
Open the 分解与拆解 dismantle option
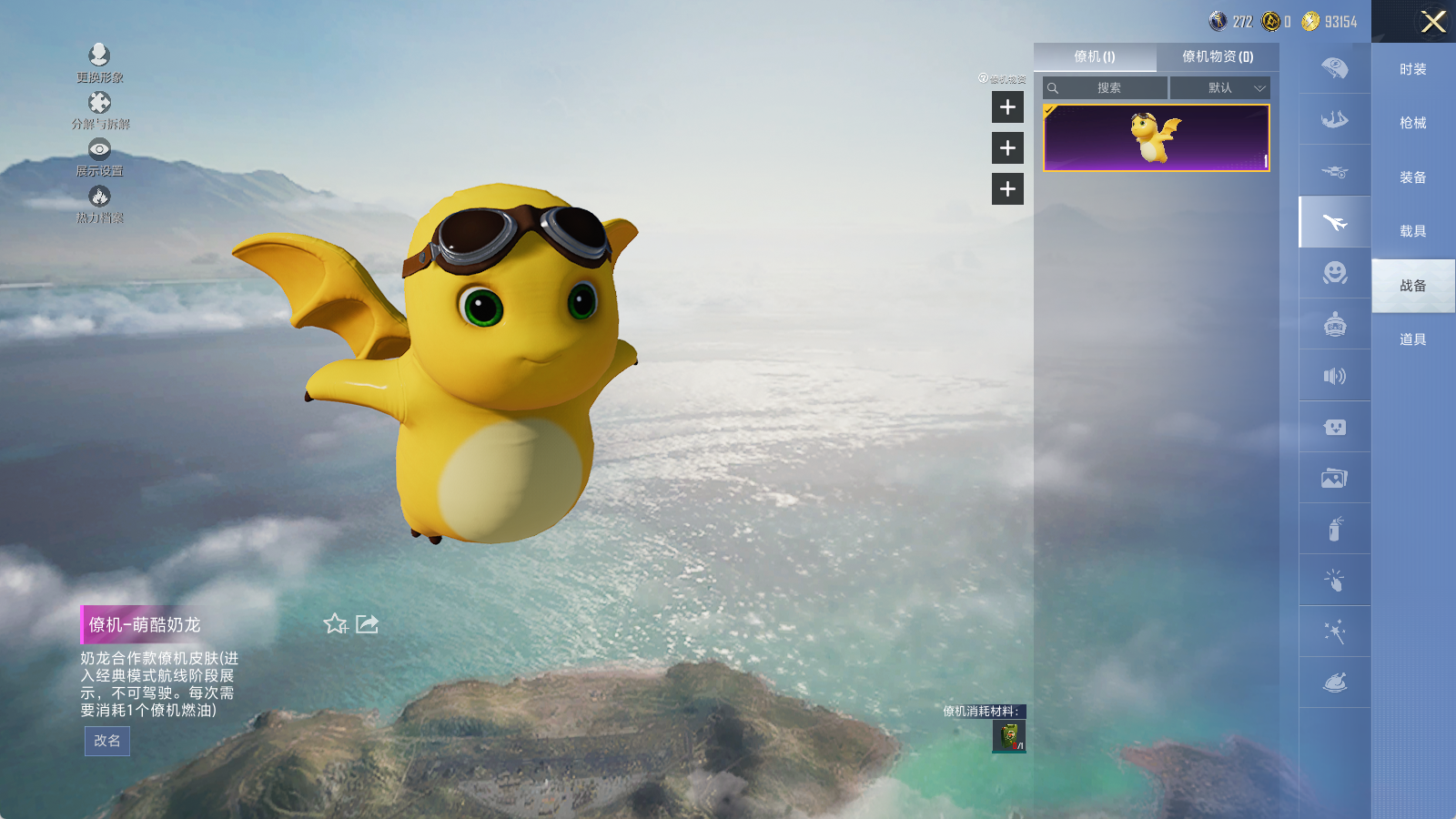point(99,109)
